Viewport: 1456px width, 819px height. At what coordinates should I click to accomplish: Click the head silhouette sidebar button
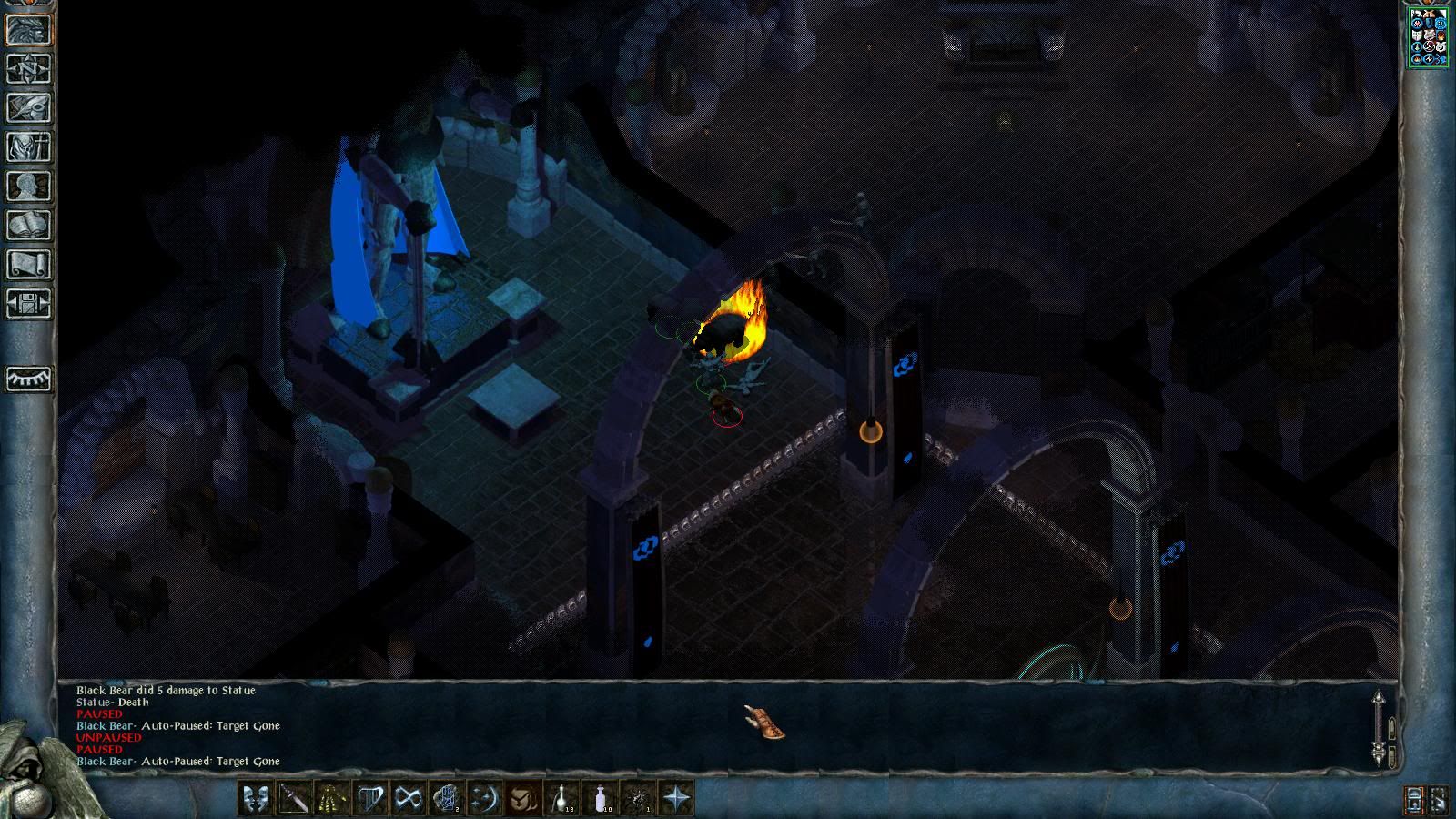pos(28,187)
